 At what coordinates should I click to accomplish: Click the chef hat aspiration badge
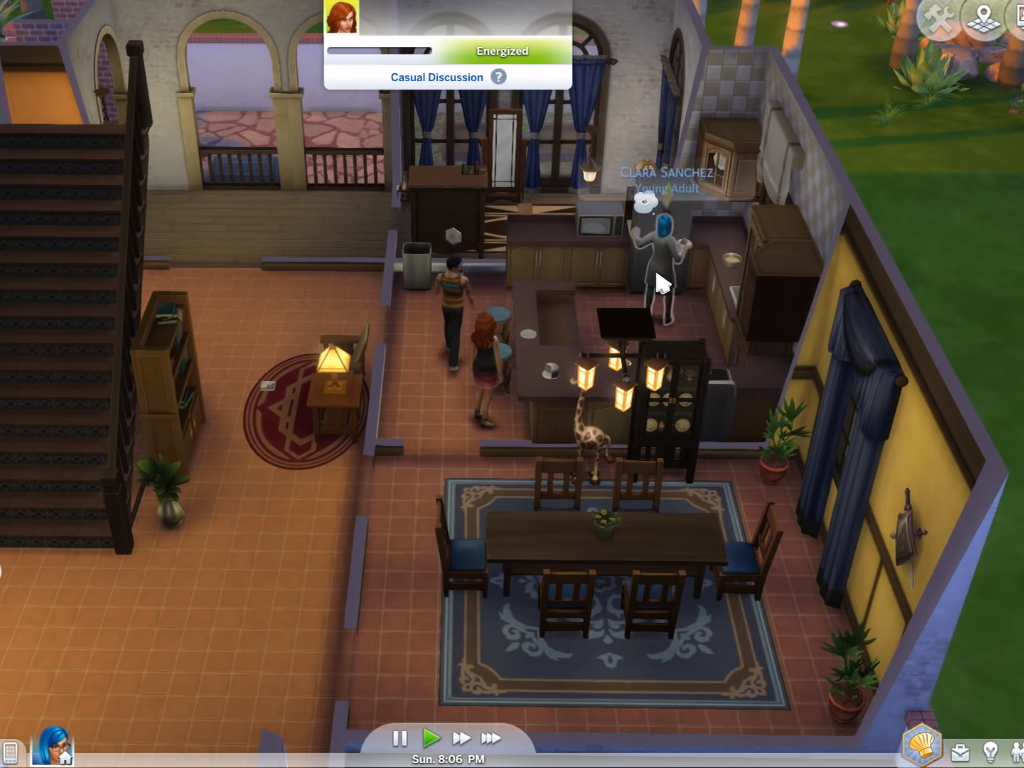click(921, 746)
